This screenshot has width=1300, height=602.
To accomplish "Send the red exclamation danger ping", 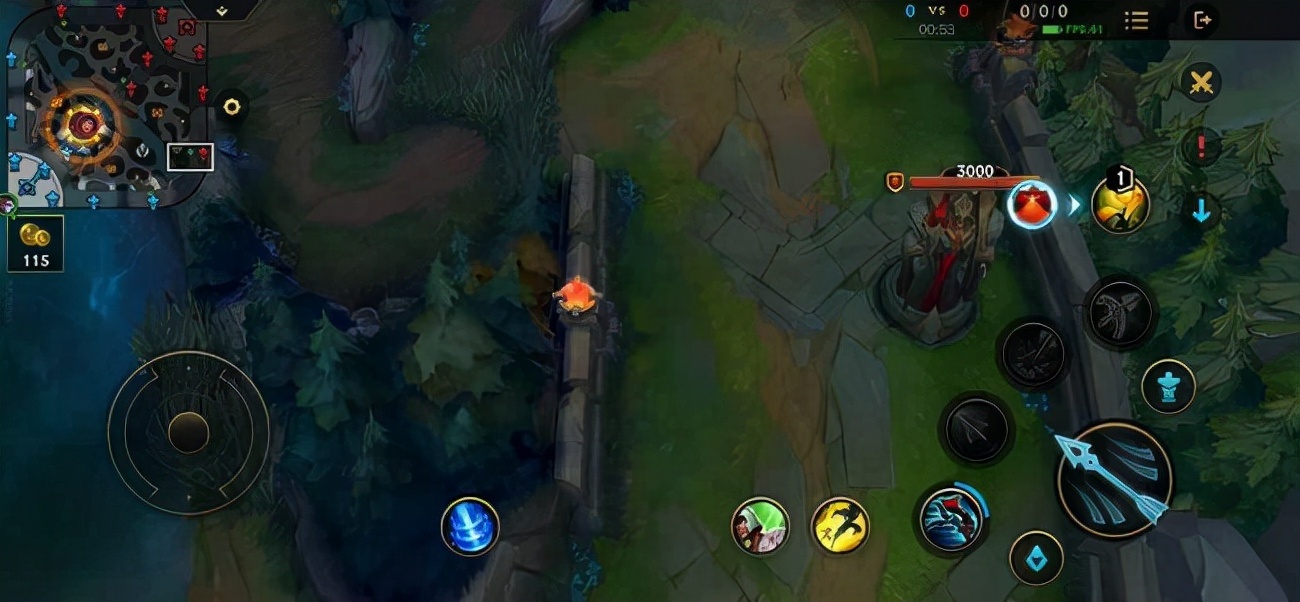I will pos(1201,147).
